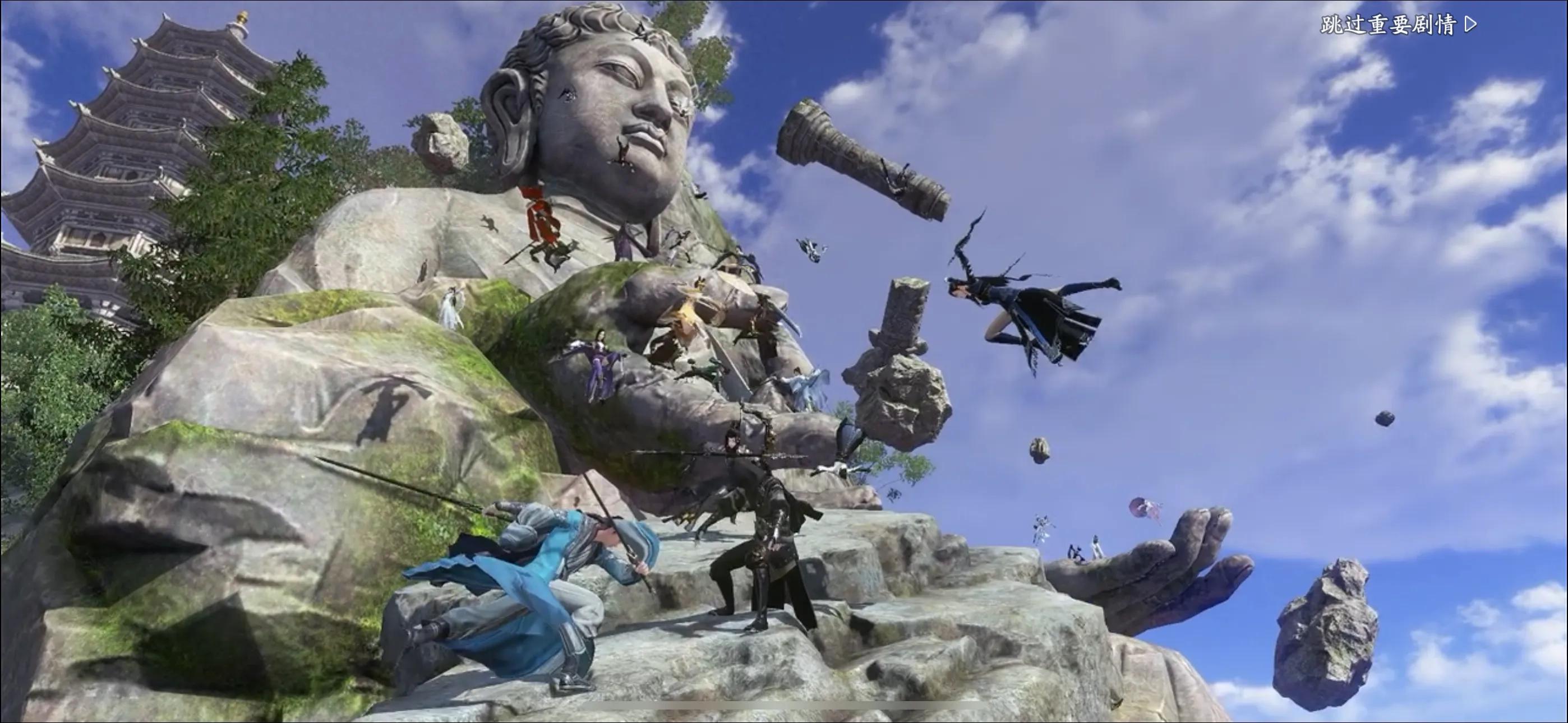
Task: Skip the important story cutscene
Action: 1398,25
